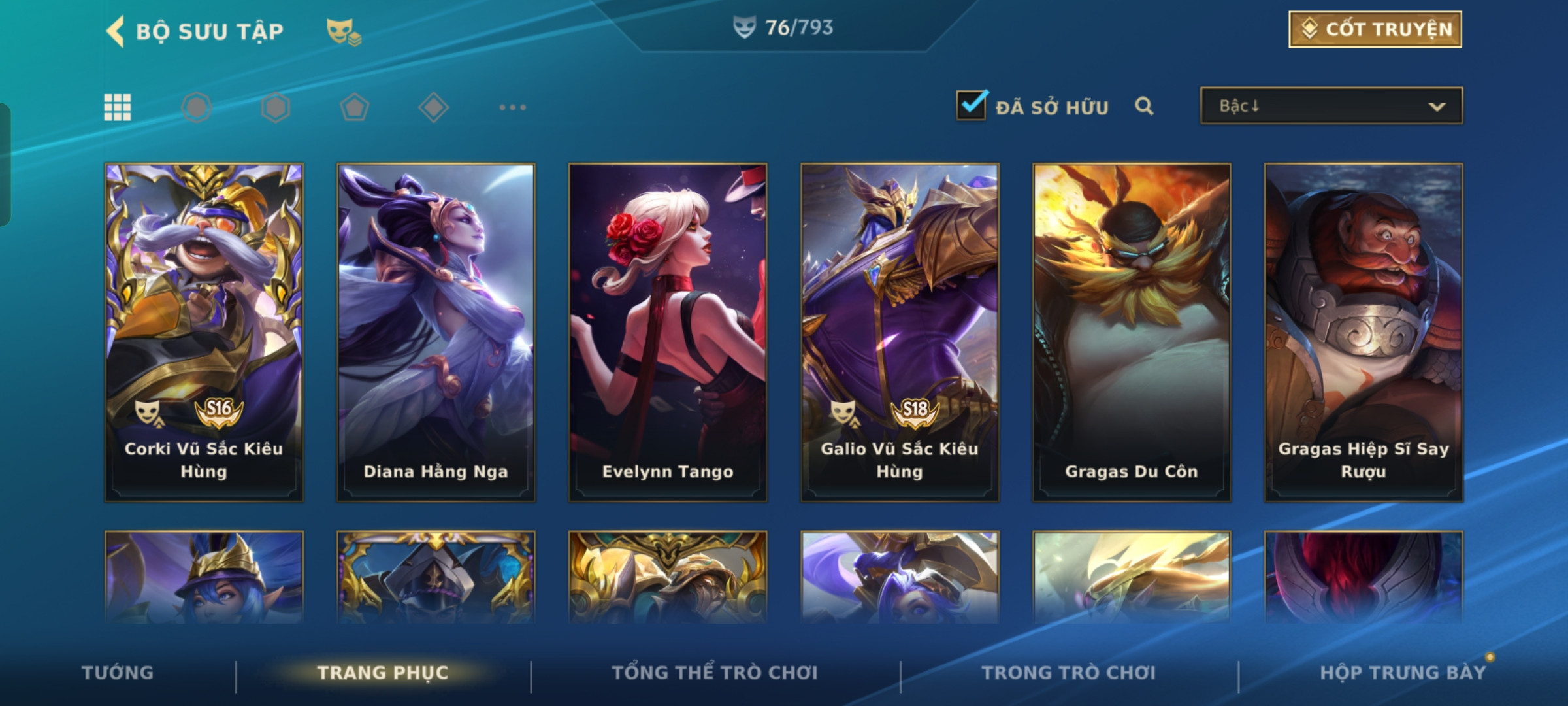Open the Diana Hằng Nga skin card
Image resolution: width=1568 pixels, height=706 pixels.
click(x=436, y=332)
